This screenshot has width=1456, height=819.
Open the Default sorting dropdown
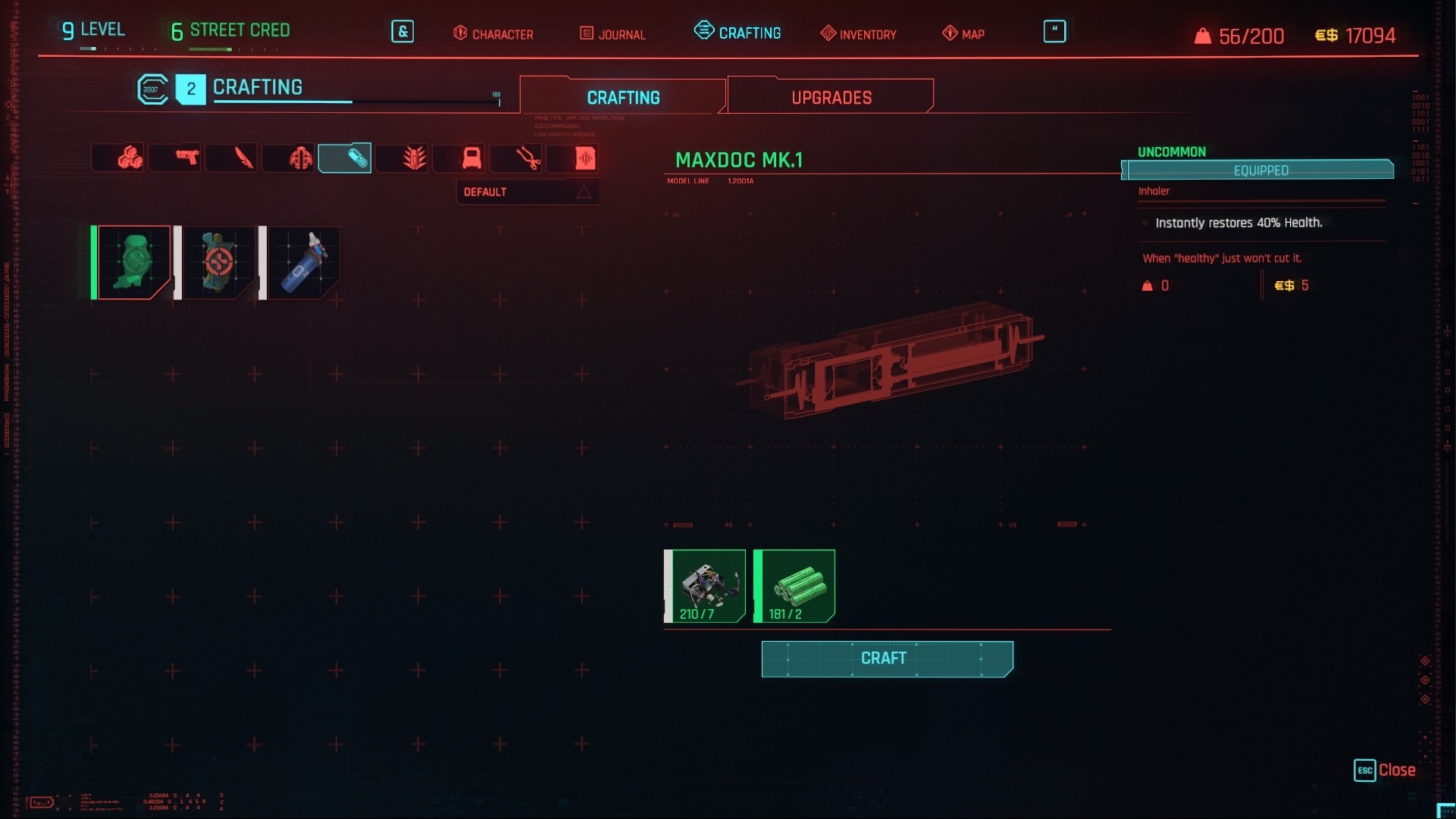[527, 192]
